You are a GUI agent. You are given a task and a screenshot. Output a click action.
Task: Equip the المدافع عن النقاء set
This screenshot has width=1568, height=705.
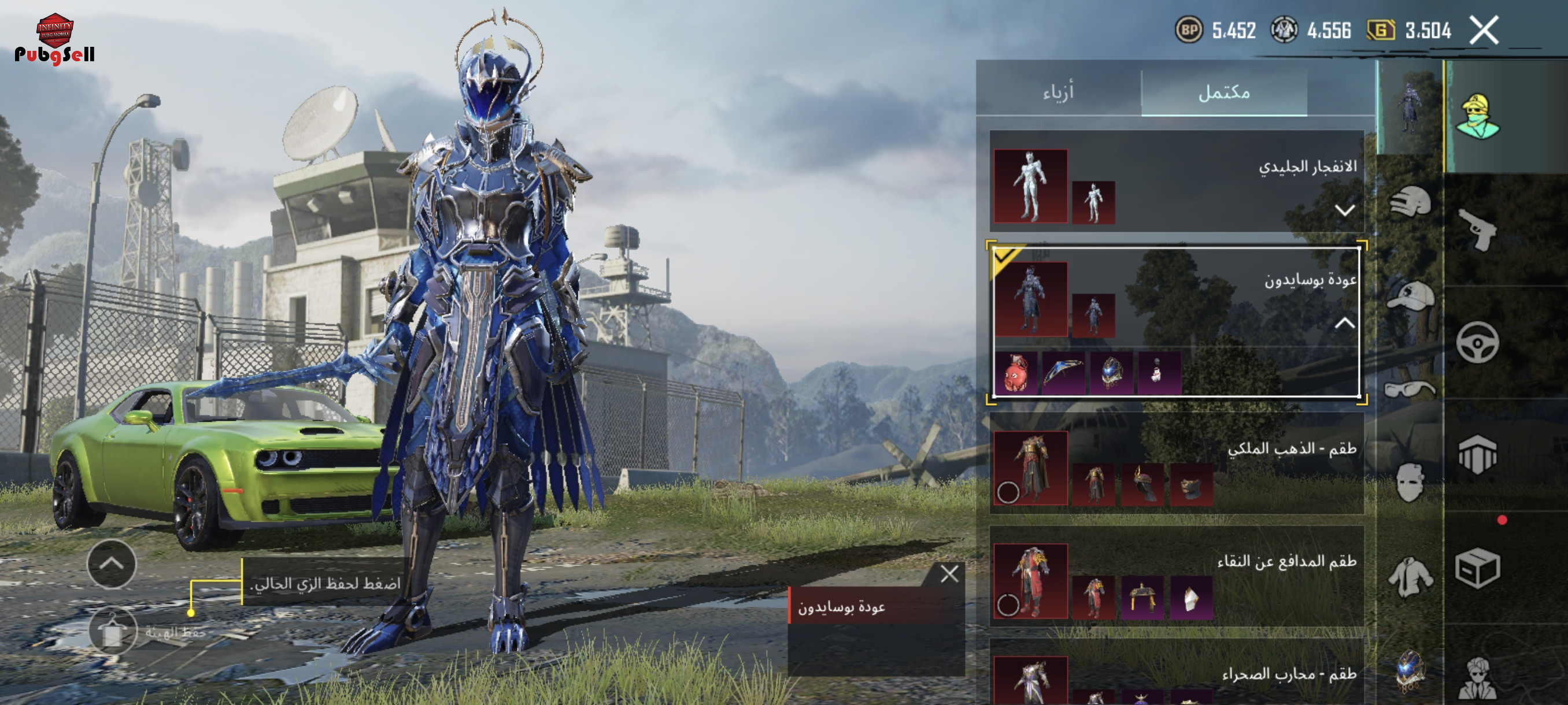[1008, 604]
